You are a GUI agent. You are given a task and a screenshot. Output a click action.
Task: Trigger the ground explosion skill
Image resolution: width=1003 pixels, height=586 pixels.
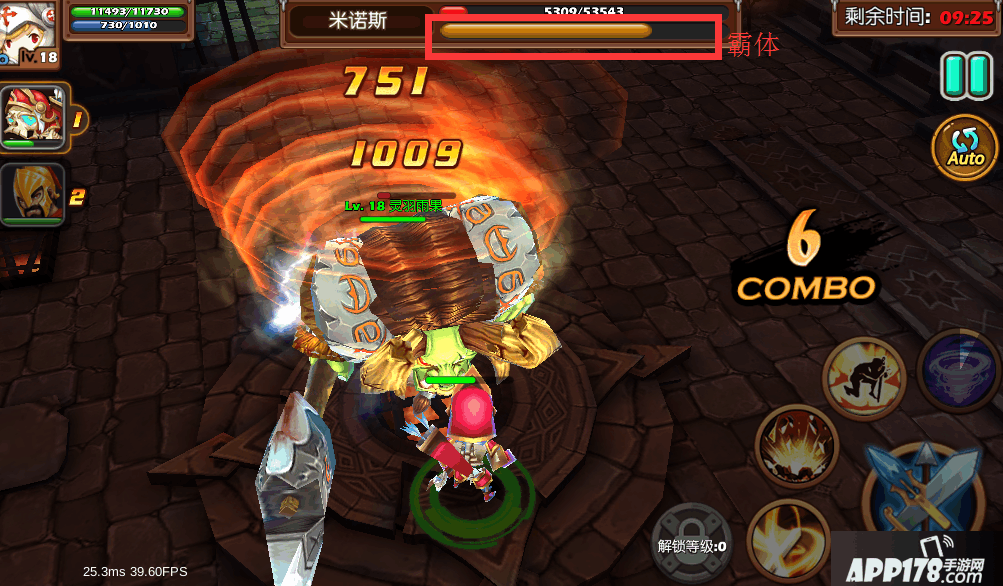point(796,447)
